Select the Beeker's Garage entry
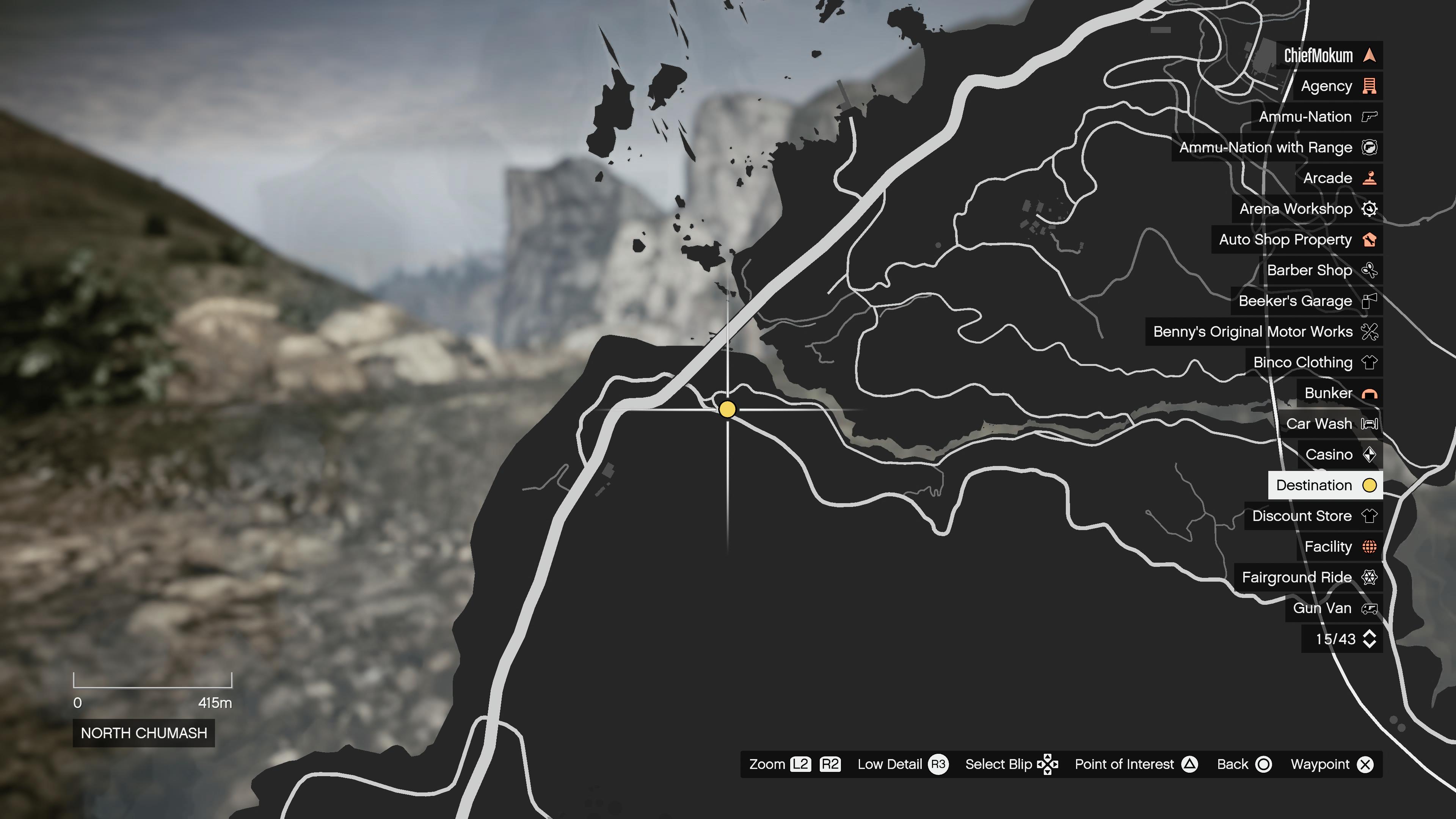The width and height of the screenshot is (1456, 819). click(x=1306, y=301)
